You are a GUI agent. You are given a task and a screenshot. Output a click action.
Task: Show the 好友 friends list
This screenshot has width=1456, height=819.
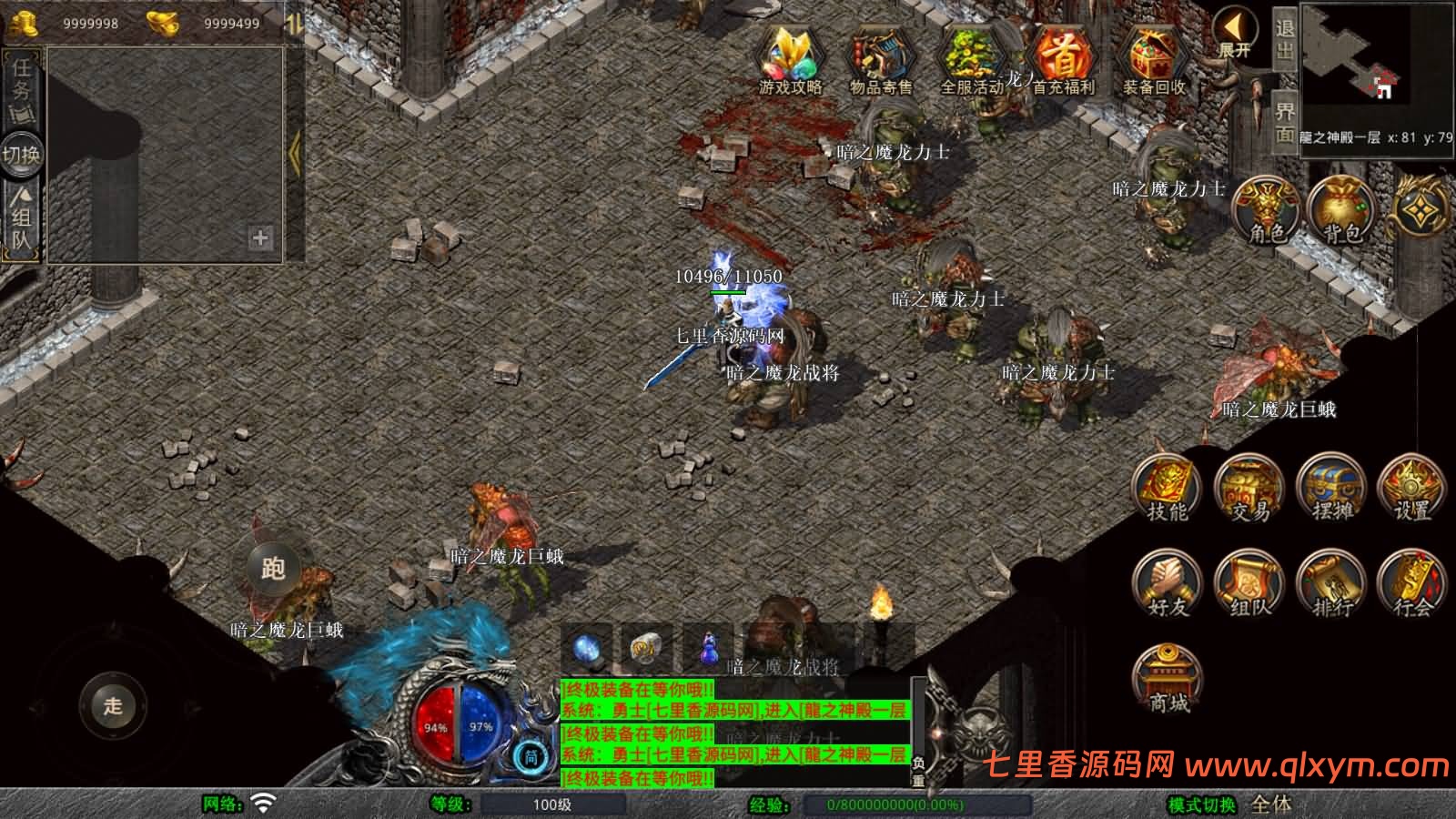[x=1168, y=582]
